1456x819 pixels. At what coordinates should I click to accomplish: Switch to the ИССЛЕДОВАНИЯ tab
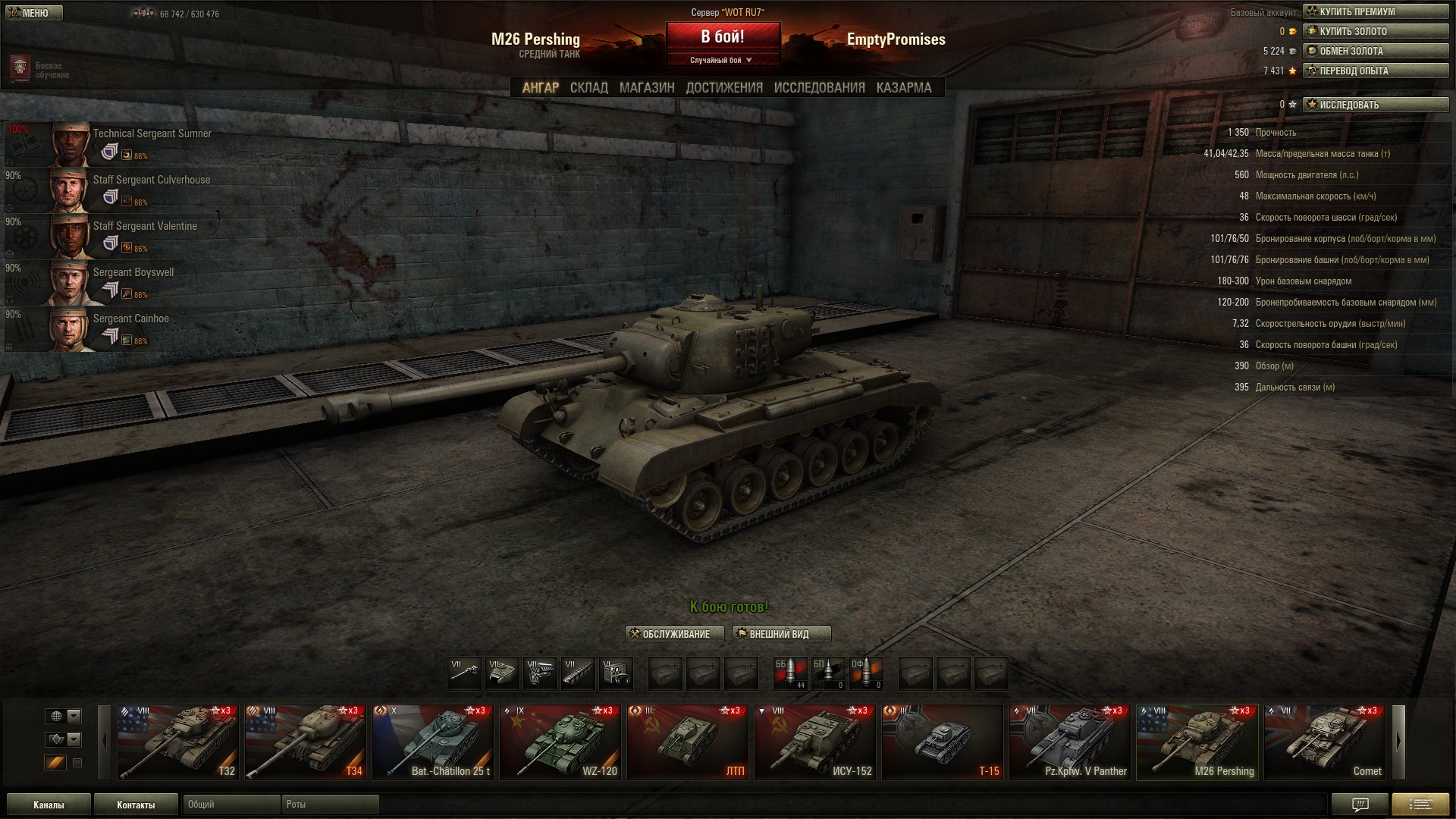coord(819,88)
